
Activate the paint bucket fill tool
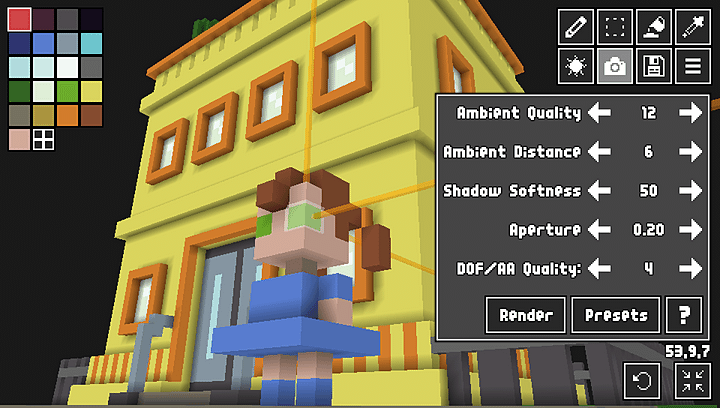[652, 27]
